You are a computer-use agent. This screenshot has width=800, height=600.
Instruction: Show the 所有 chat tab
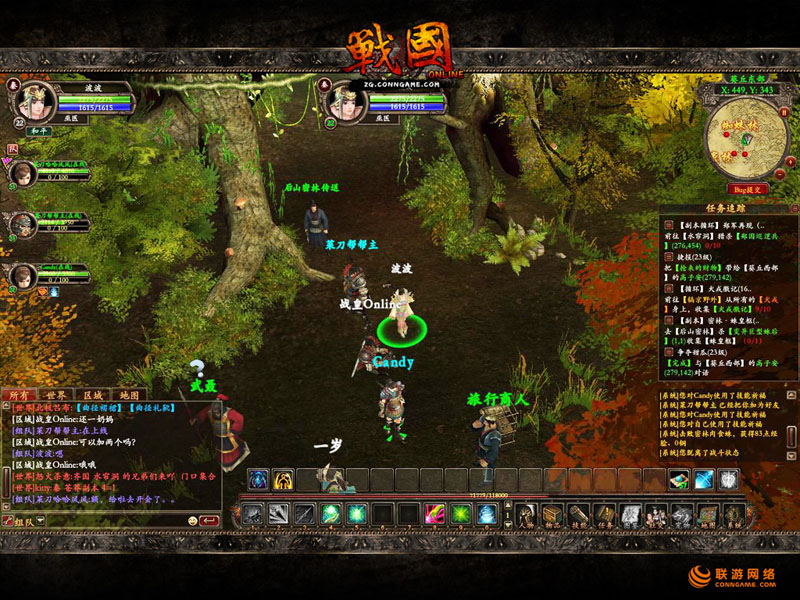pos(19,395)
